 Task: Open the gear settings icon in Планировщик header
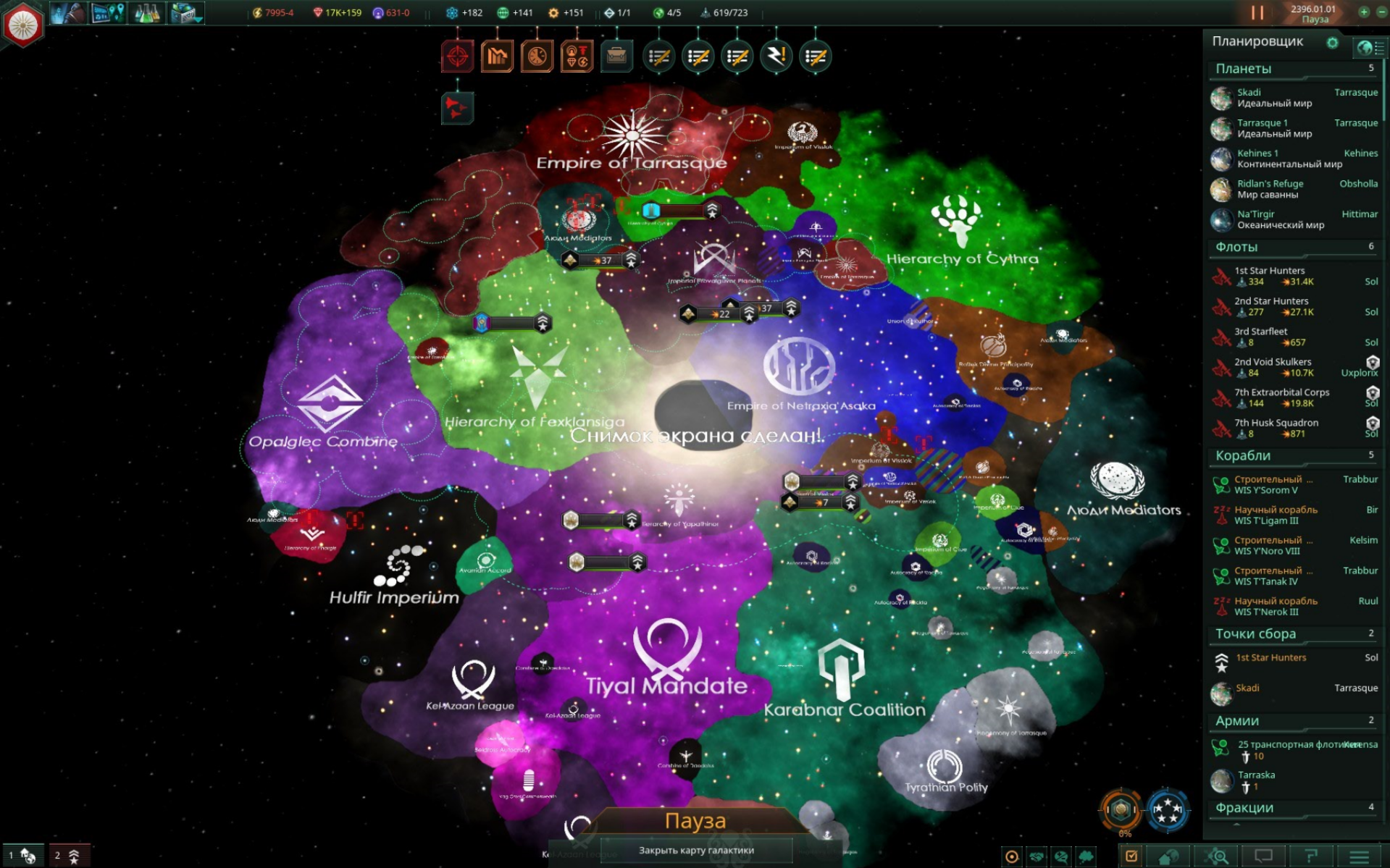click(x=1333, y=43)
